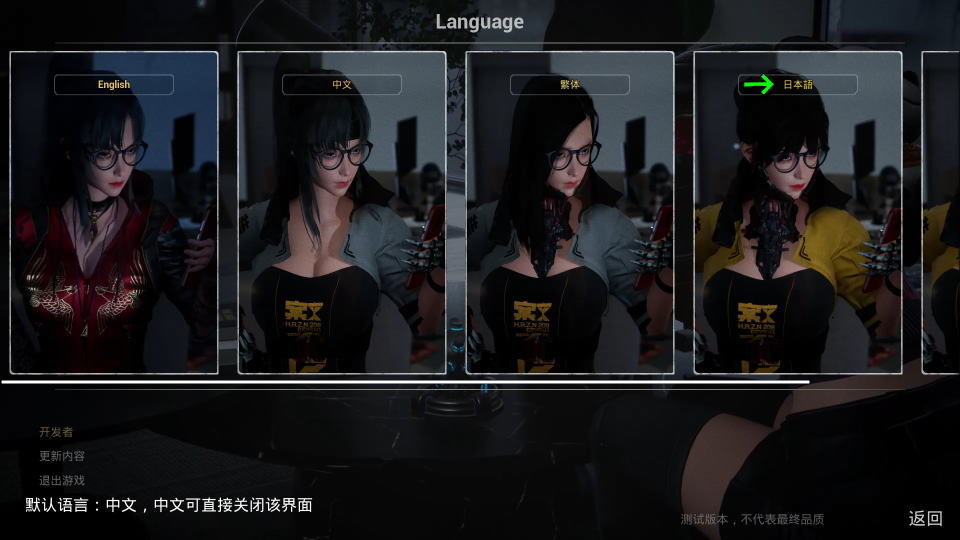Pick the 日本語 language button

798,85
